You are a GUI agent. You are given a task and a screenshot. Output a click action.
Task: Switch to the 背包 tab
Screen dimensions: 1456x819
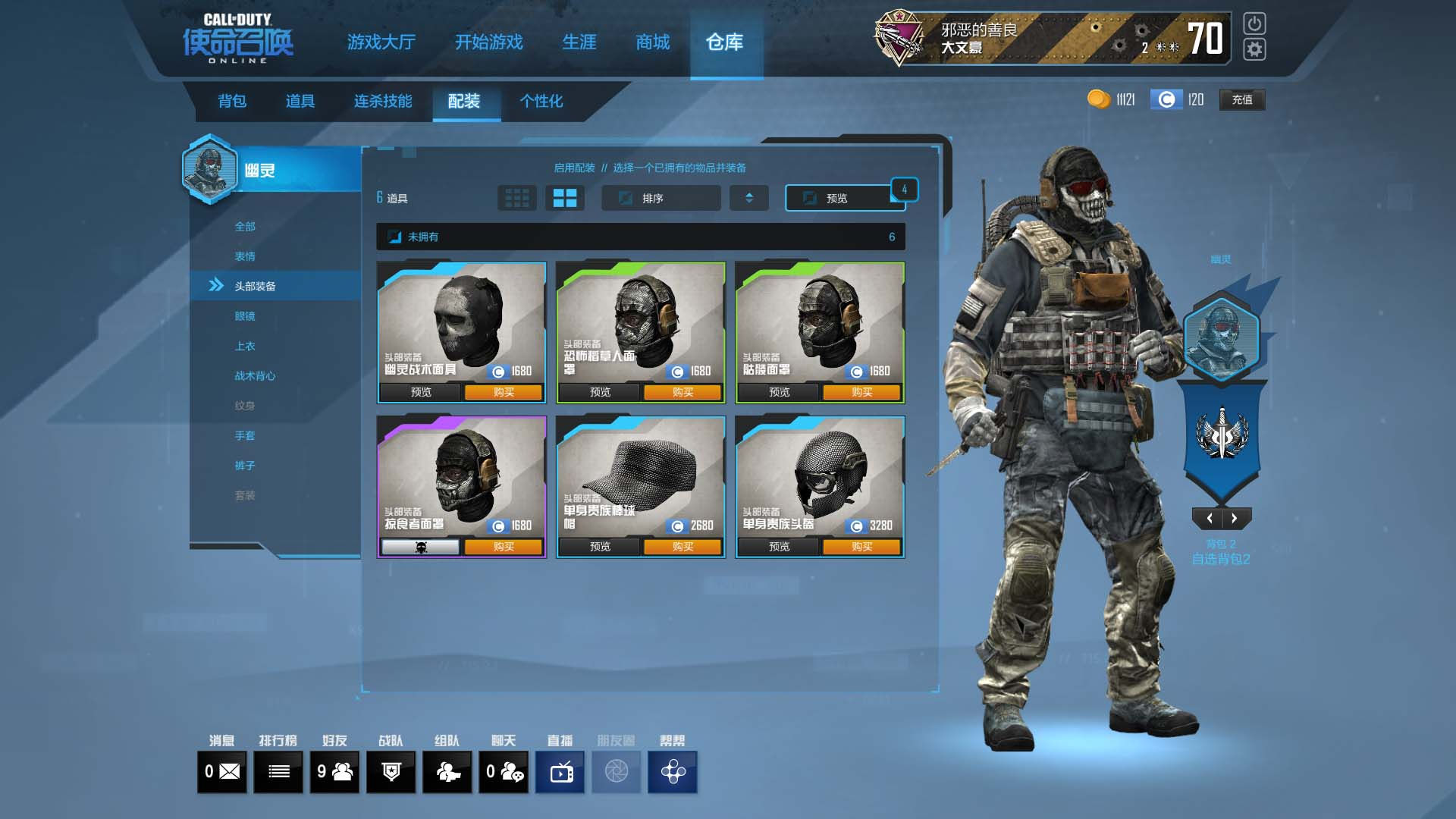tap(232, 101)
